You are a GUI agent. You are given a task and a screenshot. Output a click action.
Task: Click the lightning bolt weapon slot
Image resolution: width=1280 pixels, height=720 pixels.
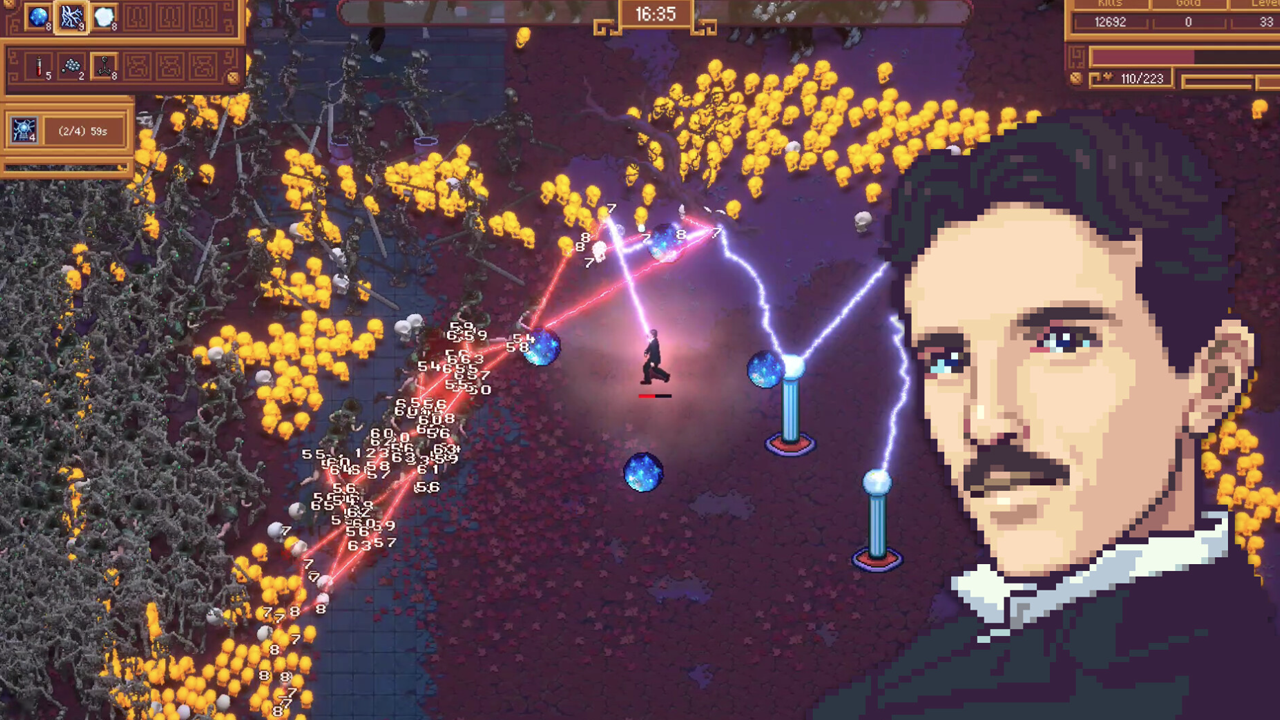71,16
